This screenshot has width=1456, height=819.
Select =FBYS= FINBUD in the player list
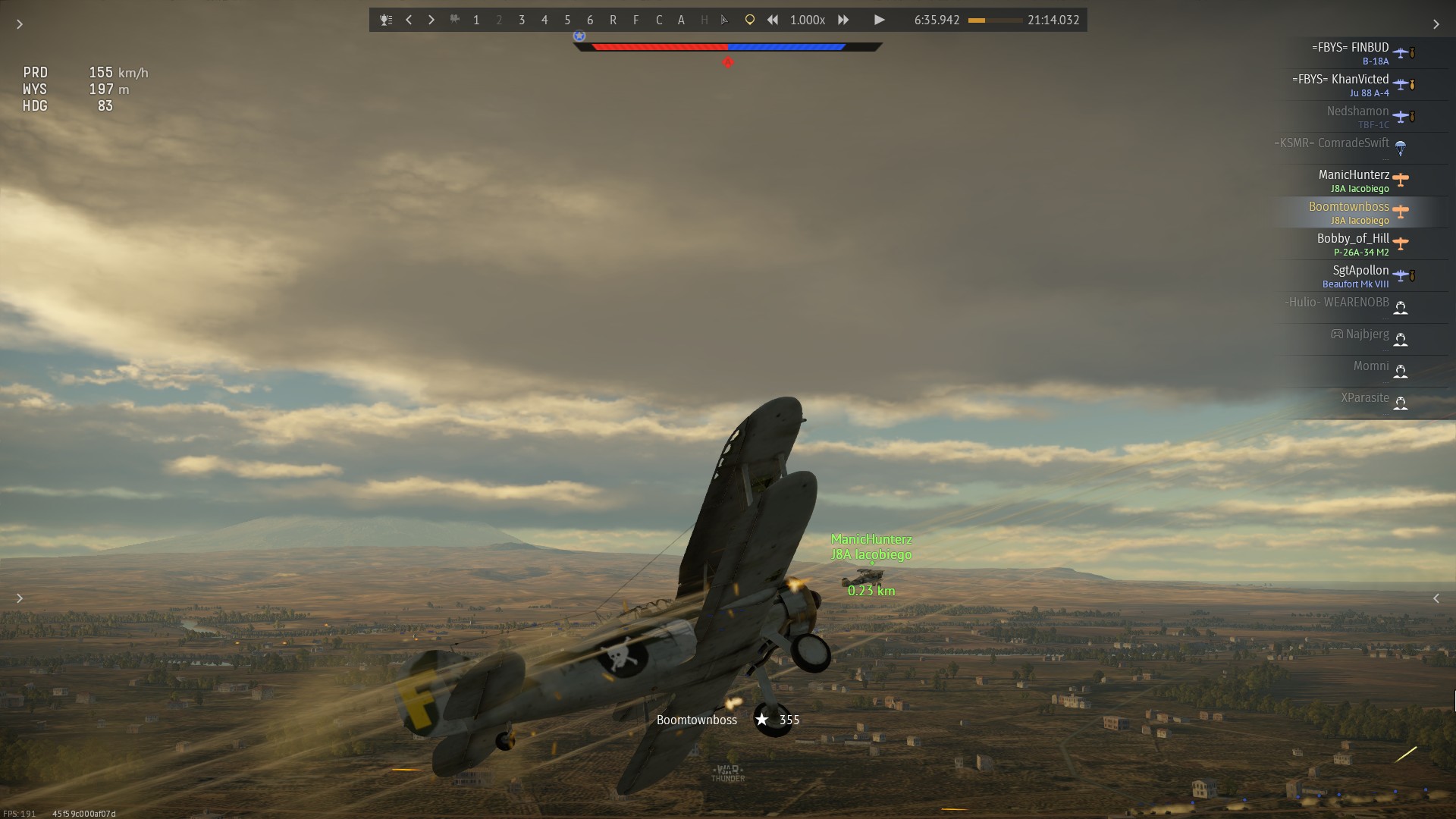(x=1351, y=53)
